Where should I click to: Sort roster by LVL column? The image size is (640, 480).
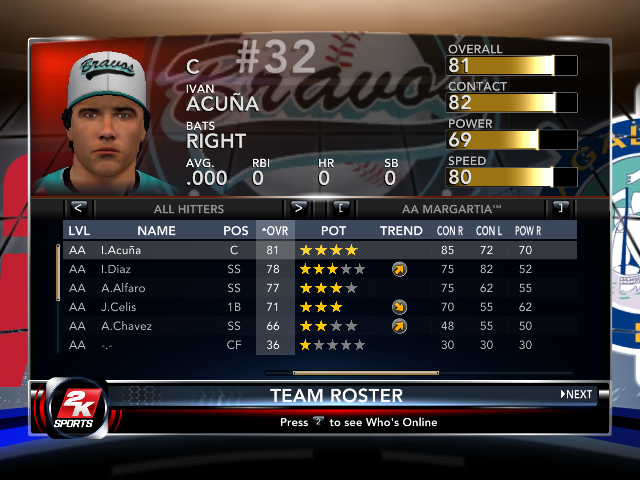click(x=78, y=231)
